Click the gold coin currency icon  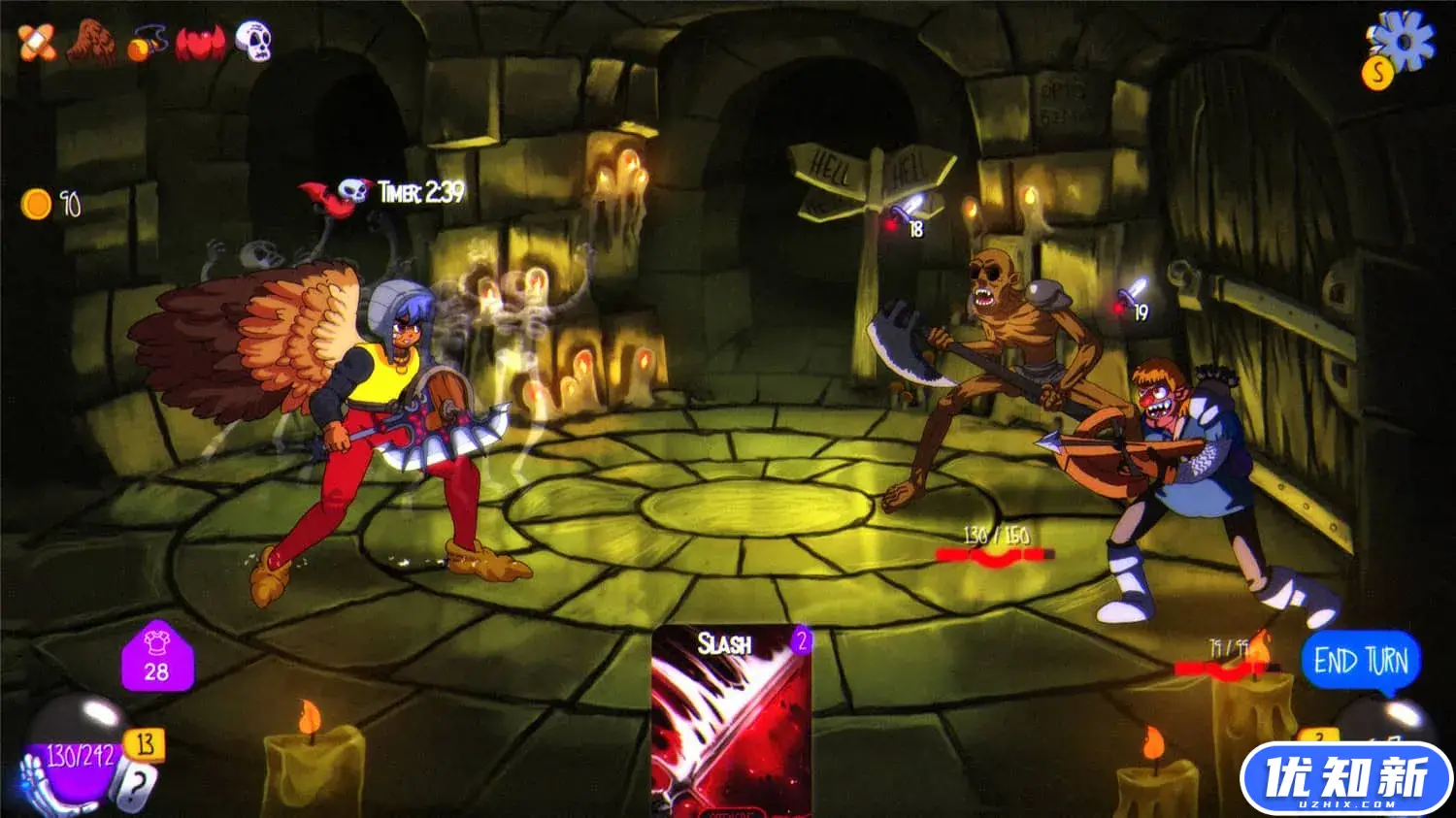pos(37,204)
